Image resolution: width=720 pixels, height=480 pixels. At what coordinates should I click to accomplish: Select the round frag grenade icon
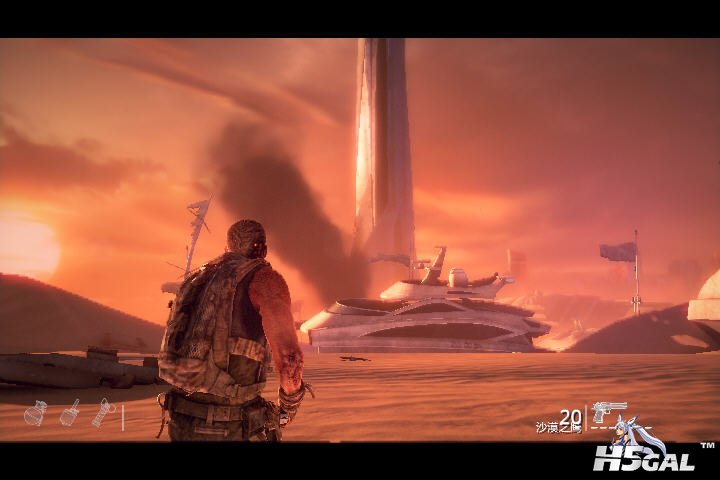point(35,413)
